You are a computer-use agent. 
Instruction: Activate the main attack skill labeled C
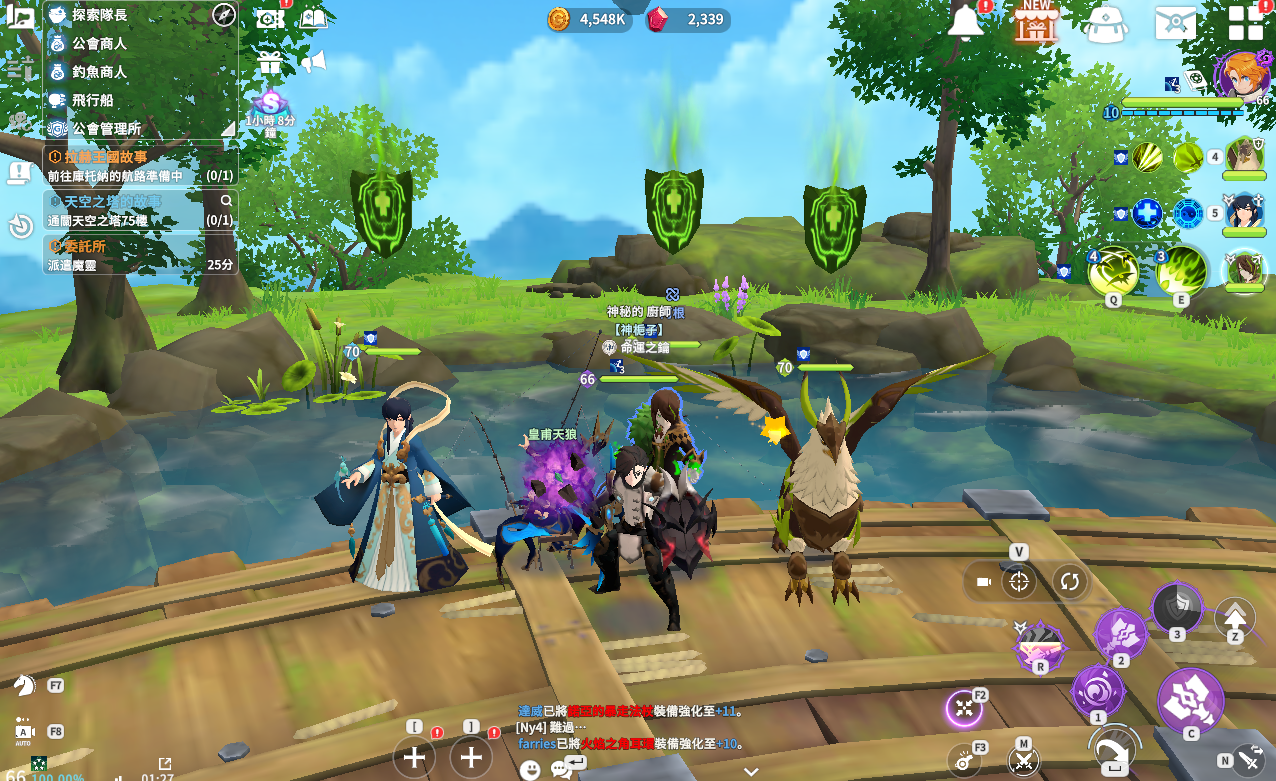tap(1190, 701)
